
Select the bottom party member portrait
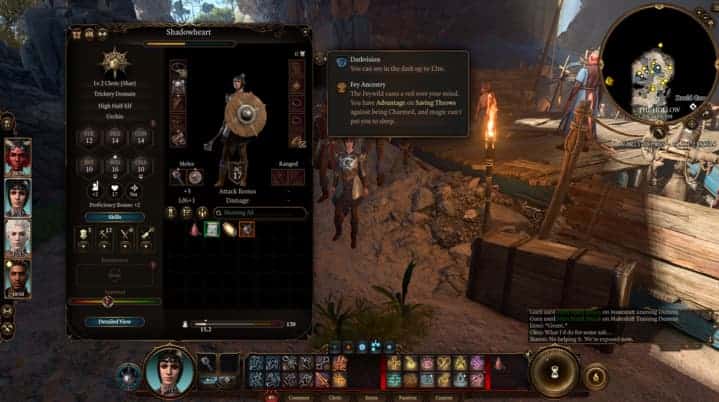[x=17, y=278]
